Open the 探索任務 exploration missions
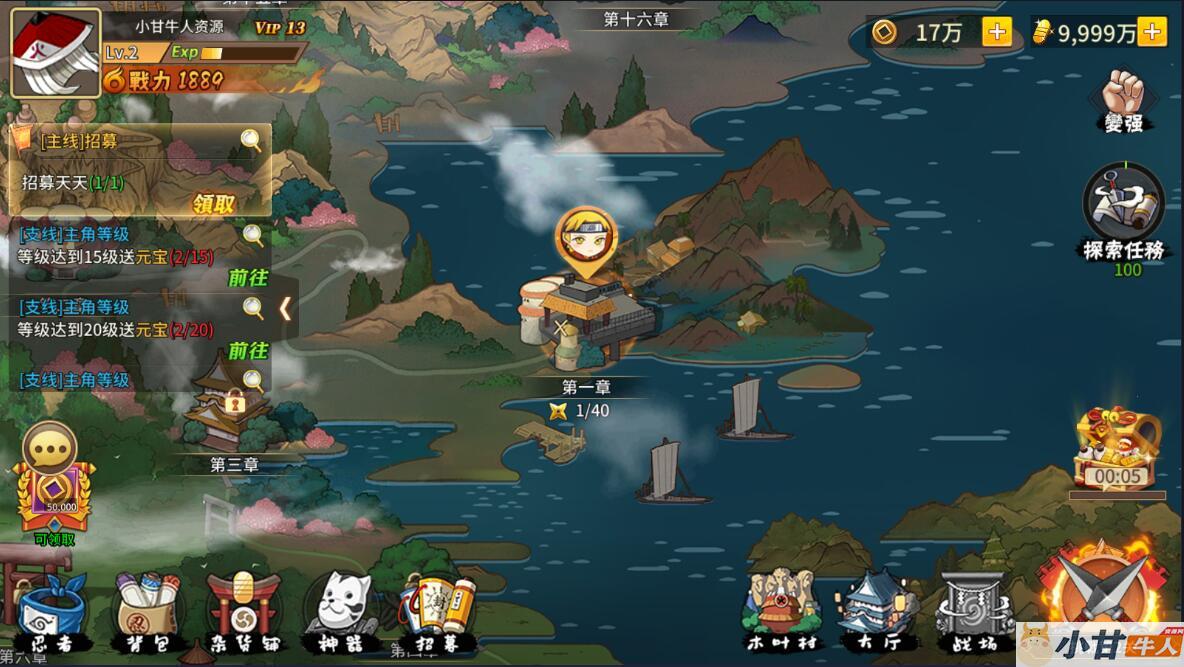 (1123, 212)
